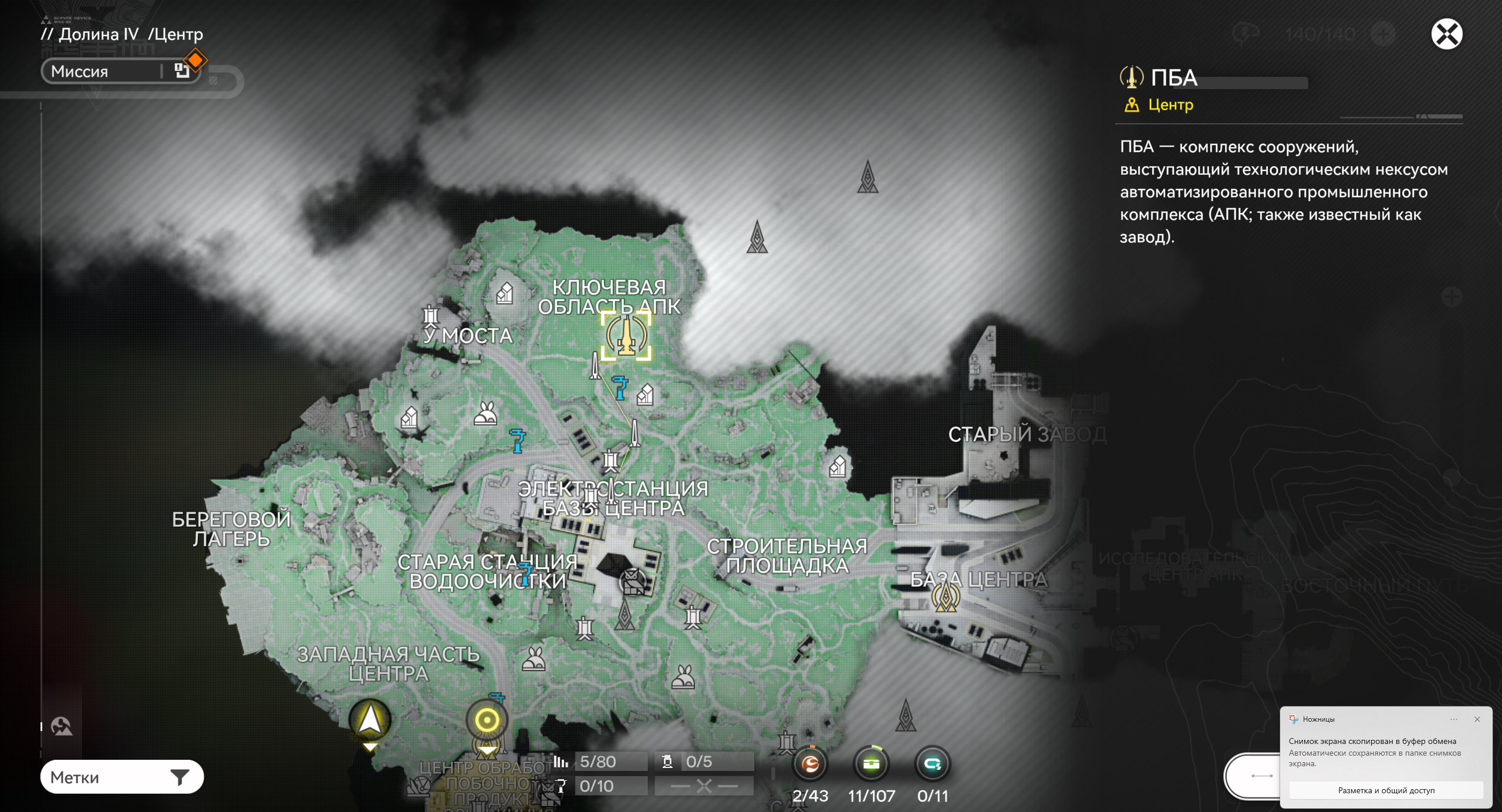Select the highlighted ПБА map marker
The width and height of the screenshot is (1502, 812).
tap(626, 336)
